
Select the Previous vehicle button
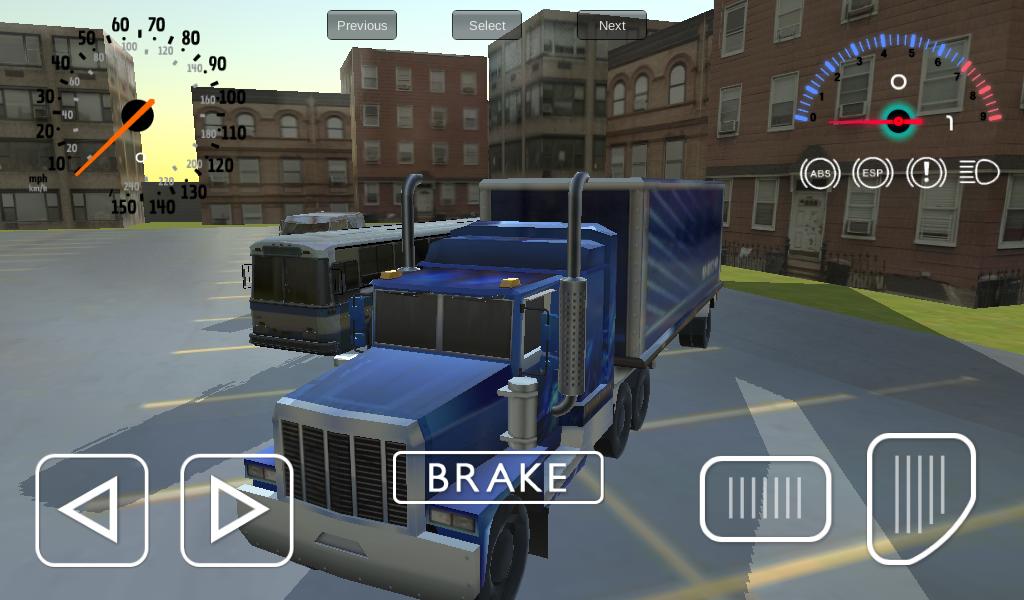tap(362, 25)
